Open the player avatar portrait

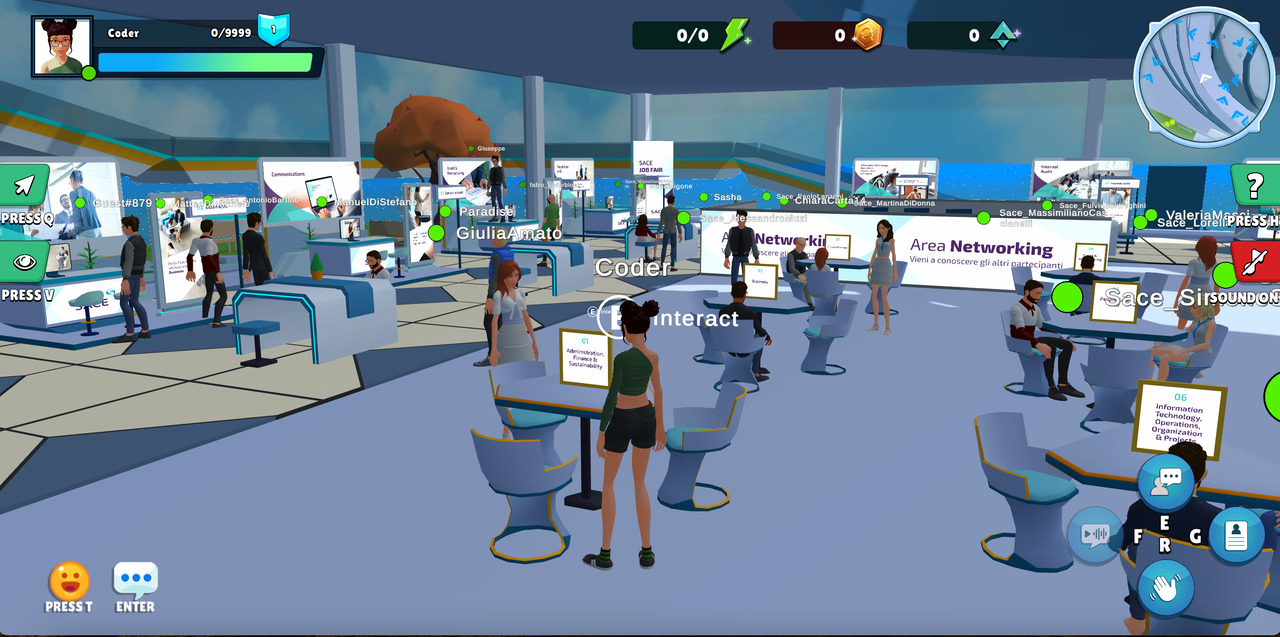(x=61, y=46)
